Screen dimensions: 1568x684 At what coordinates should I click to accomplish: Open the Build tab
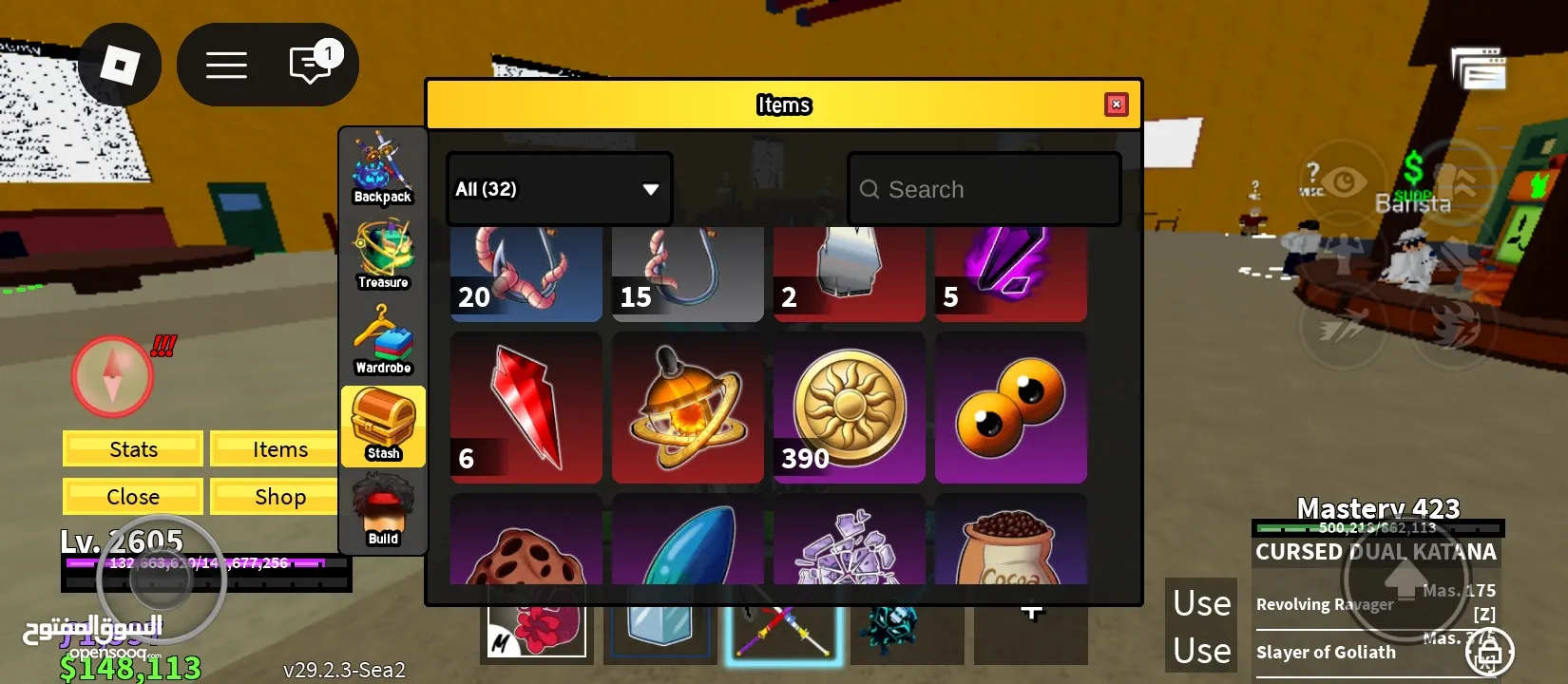[383, 511]
